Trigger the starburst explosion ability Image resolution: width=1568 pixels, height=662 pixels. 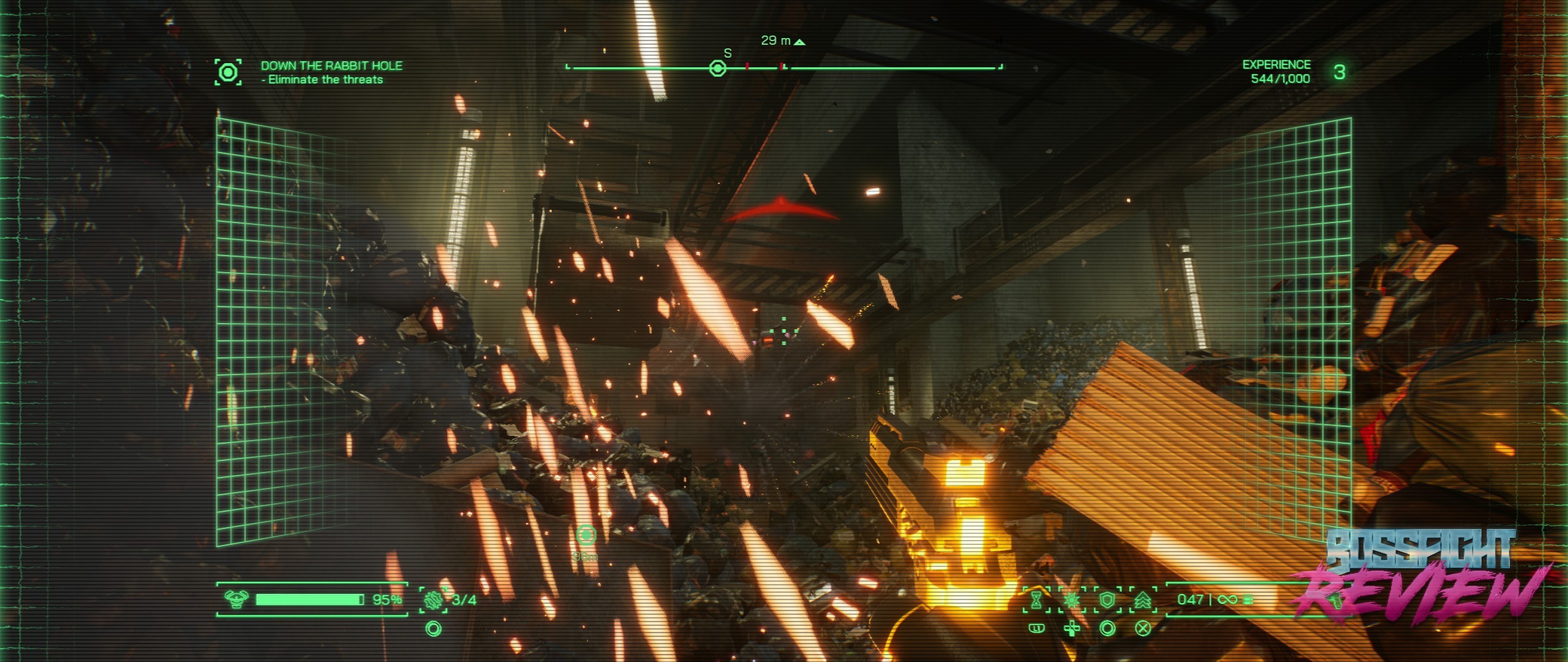[x=1072, y=599]
